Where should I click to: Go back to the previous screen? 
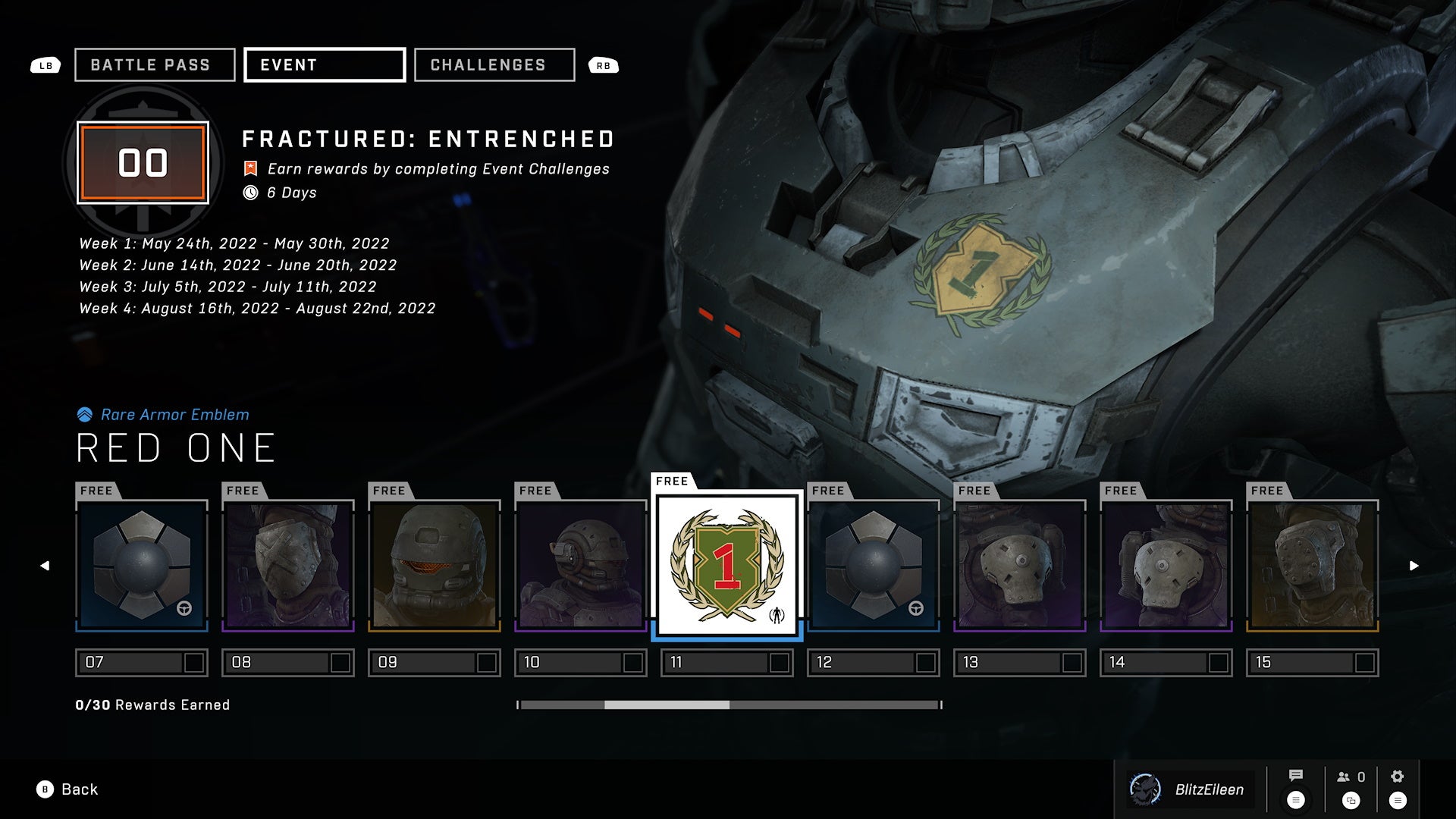[x=67, y=789]
